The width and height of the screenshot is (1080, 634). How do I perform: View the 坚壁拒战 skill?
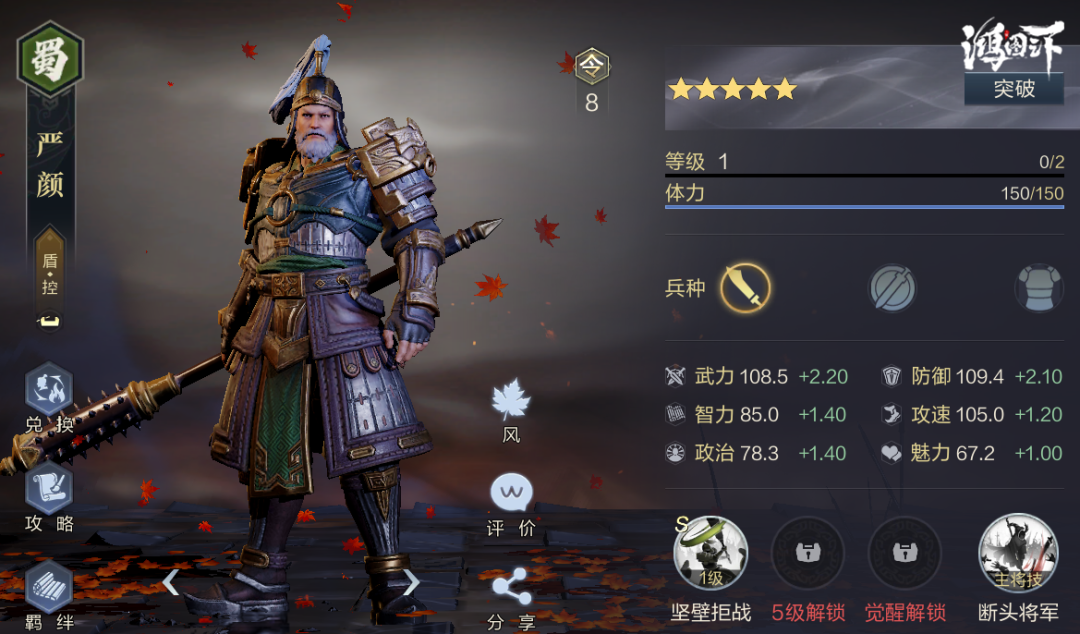click(x=710, y=555)
